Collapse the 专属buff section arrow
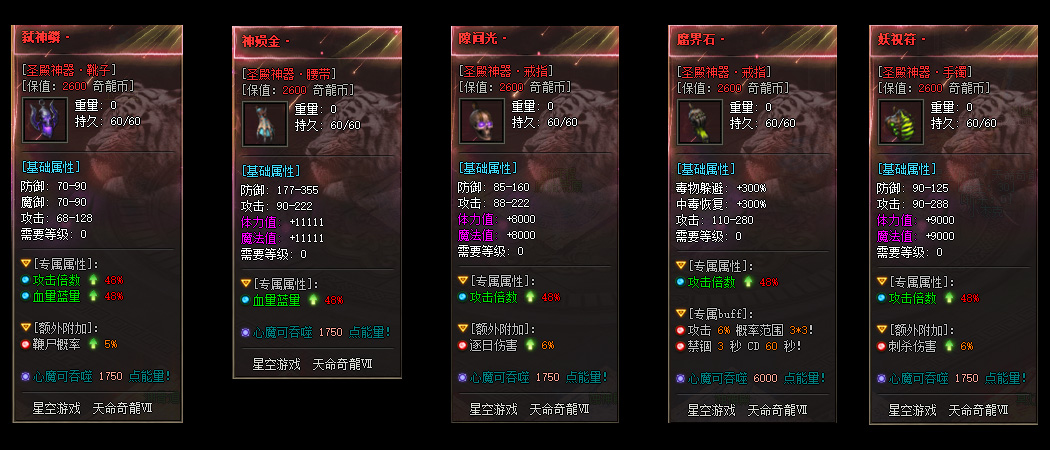1050x450 pixels. click(681, 313)
